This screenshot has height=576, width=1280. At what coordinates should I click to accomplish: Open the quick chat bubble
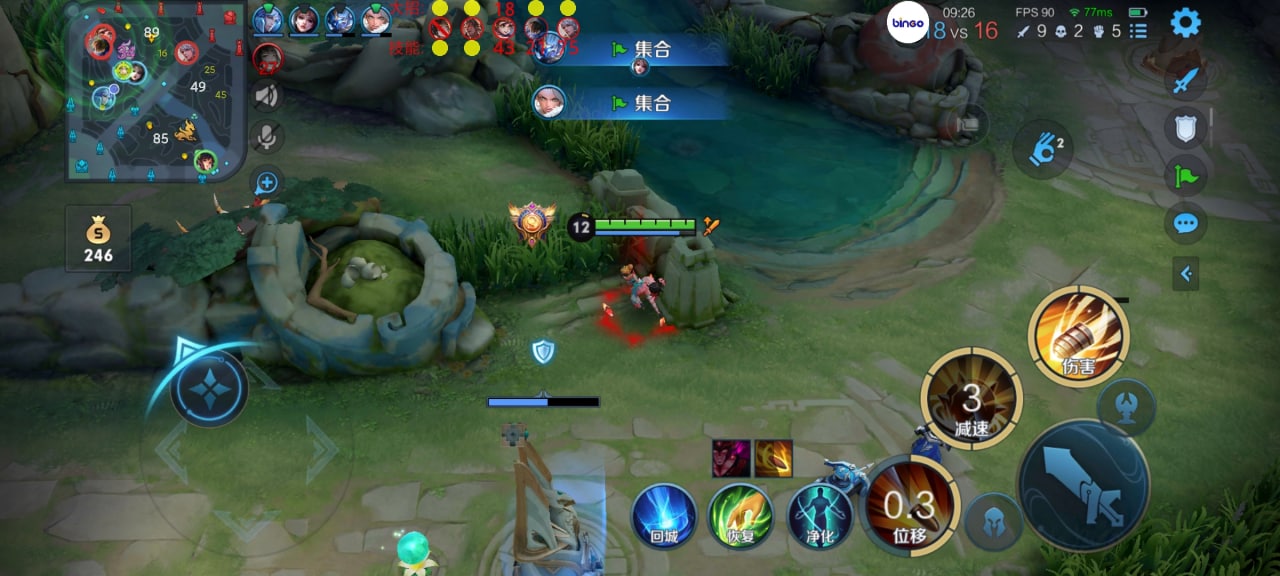point(1185,222)
